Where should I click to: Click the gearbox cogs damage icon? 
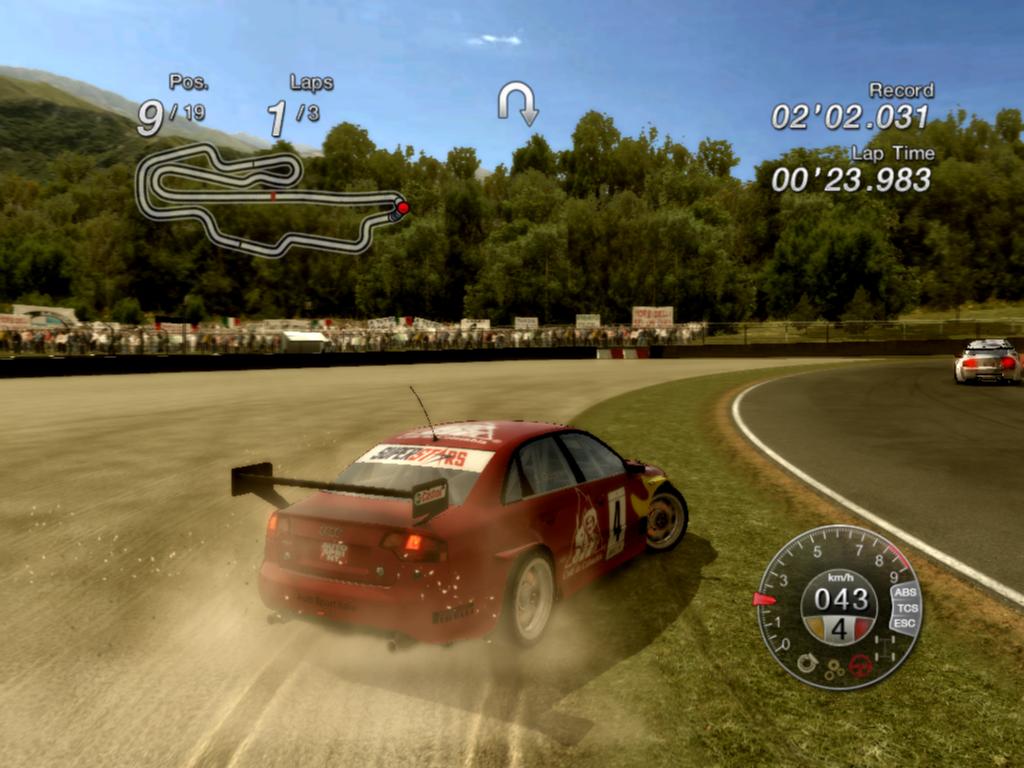pyautogui.click(x=833, y=671)
